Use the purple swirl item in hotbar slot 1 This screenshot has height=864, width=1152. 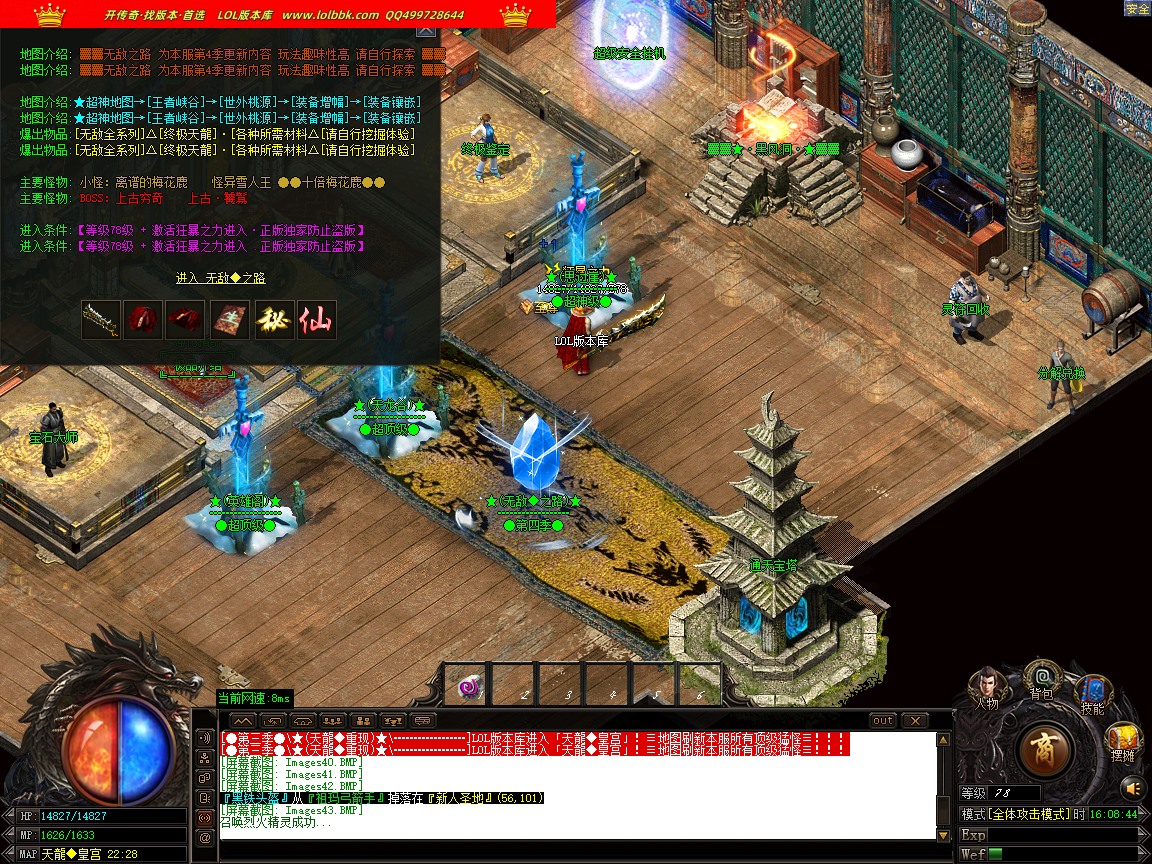pyautogui.click(x=466, y=686)
